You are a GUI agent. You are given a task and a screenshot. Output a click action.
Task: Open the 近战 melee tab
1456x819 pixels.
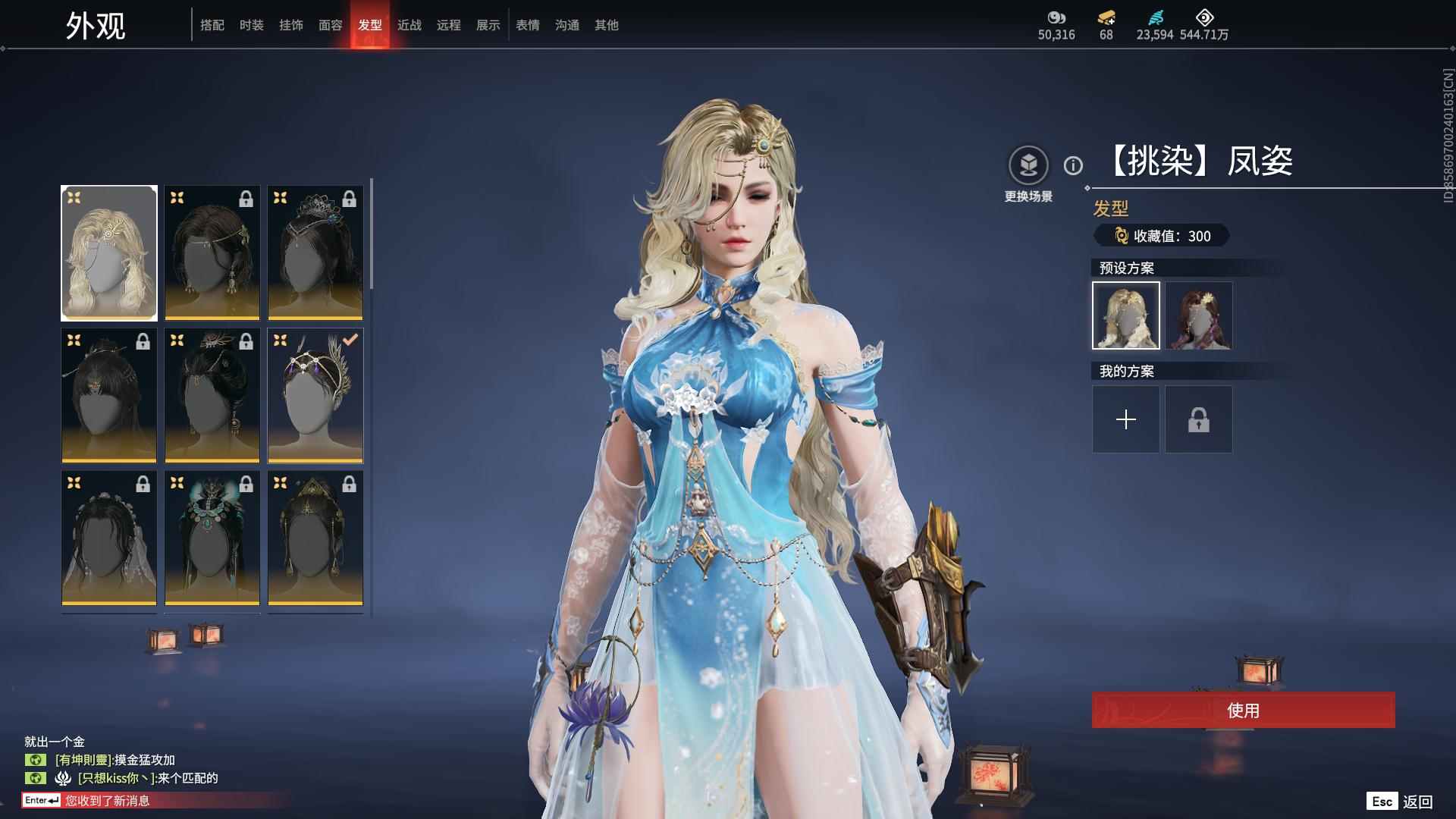[409, 25]
